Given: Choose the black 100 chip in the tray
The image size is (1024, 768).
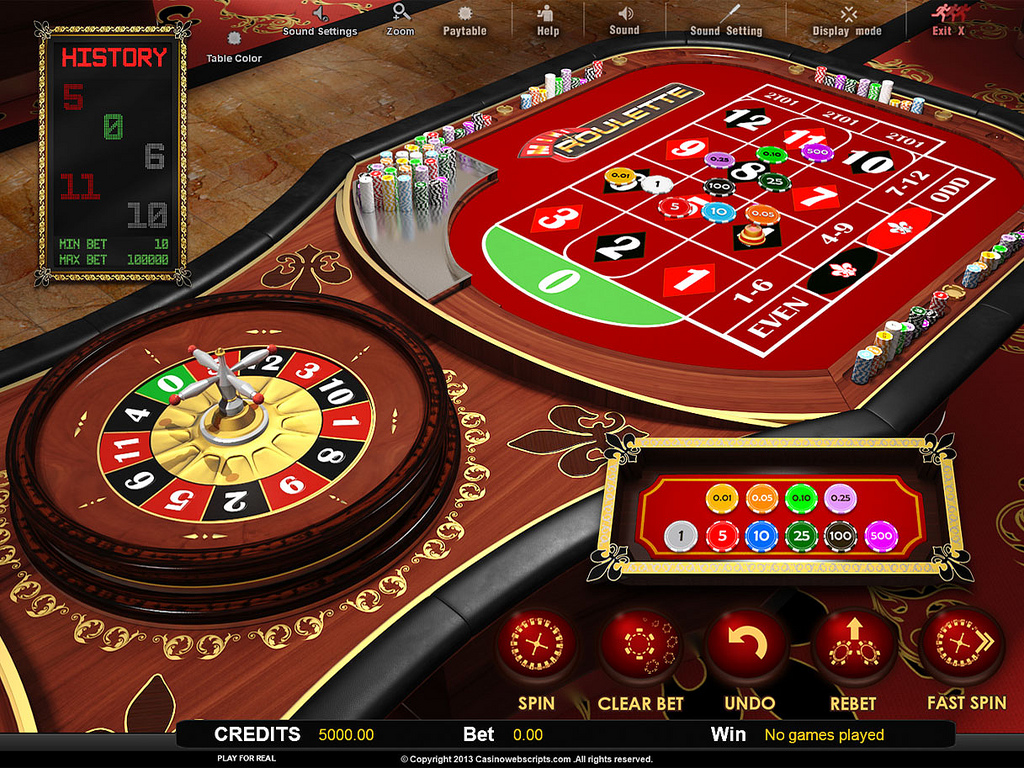Looking at the screenshot, I should [842, 537].
